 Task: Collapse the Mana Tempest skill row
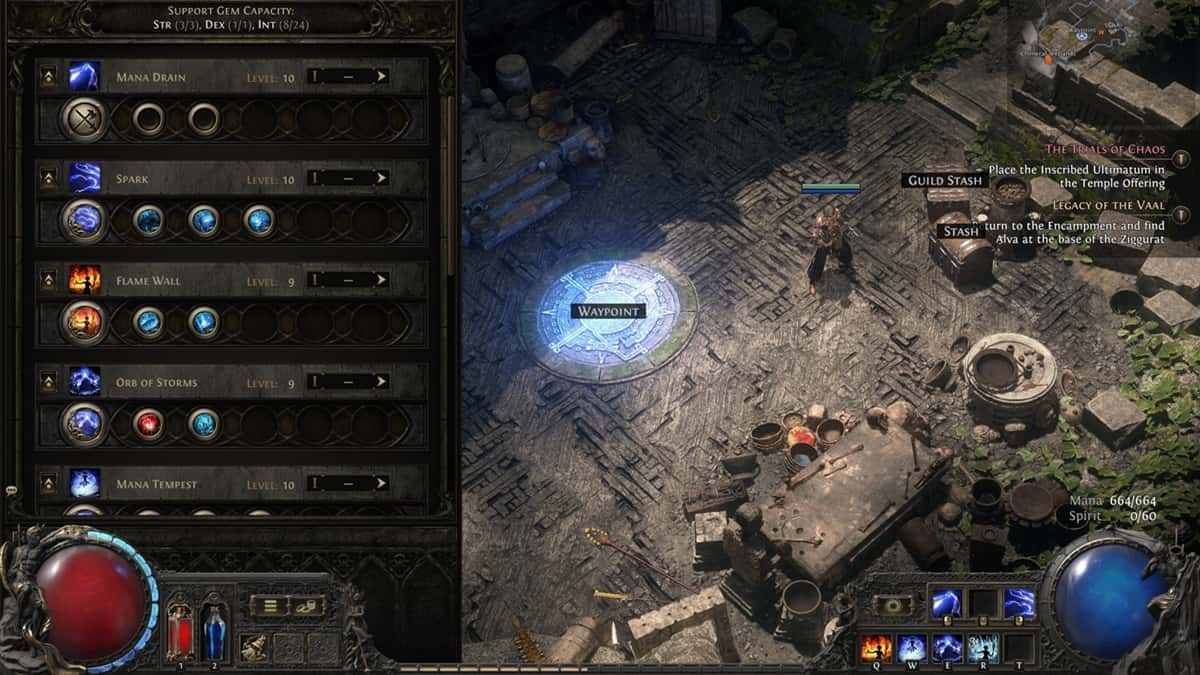click(x=48, y=485)
